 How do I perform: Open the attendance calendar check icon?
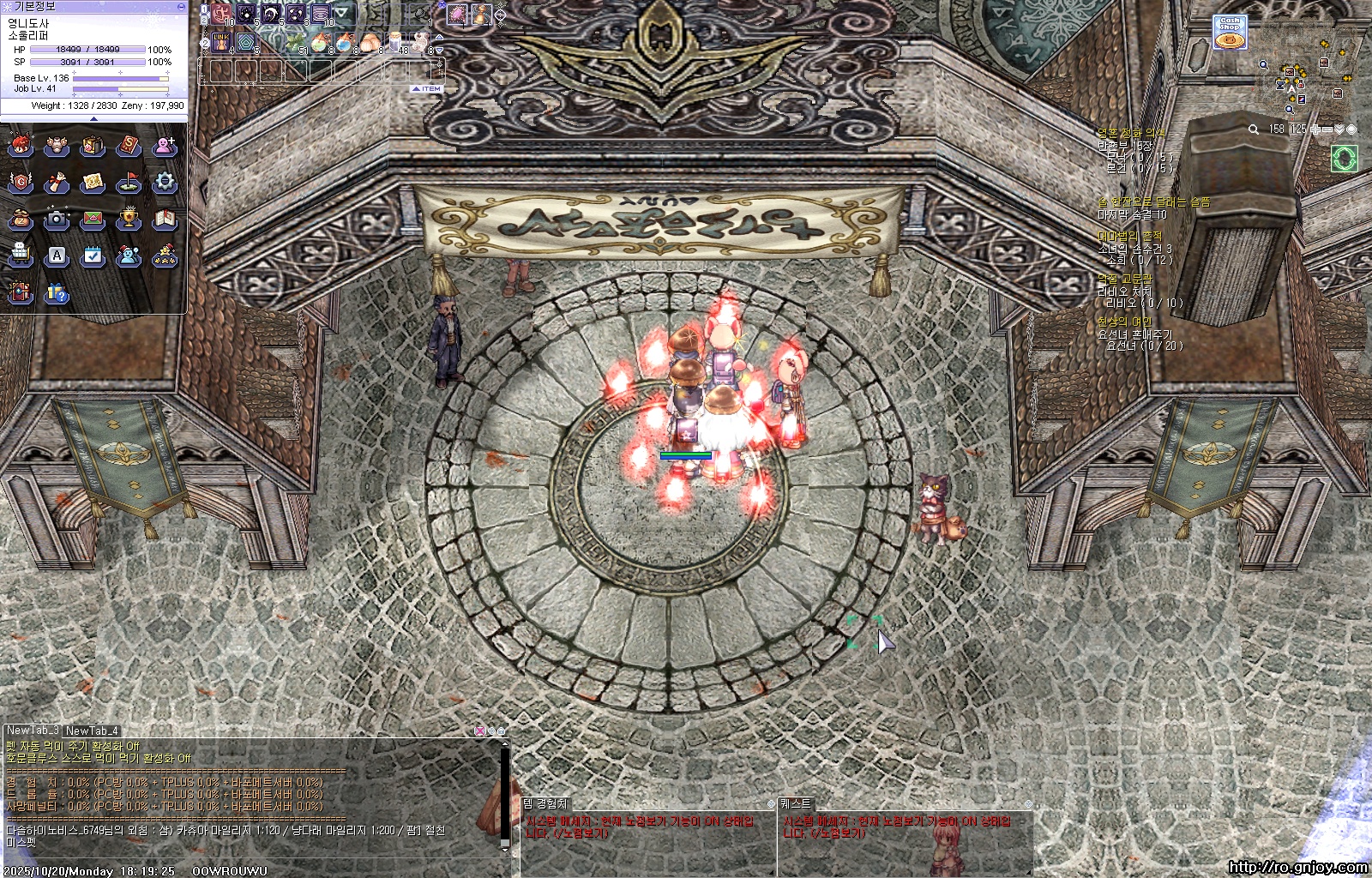[x=93, y=256]
